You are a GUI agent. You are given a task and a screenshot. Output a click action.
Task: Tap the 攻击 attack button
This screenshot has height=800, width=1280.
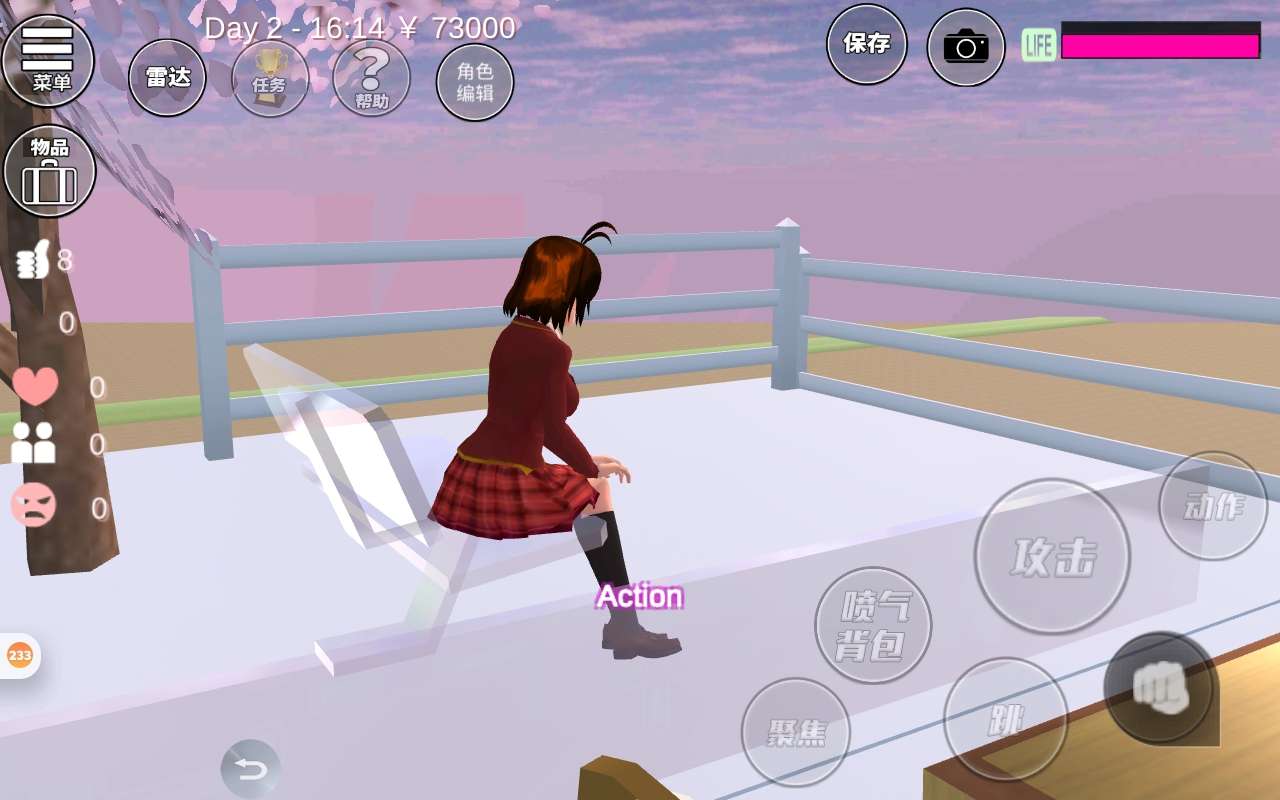1052,556
